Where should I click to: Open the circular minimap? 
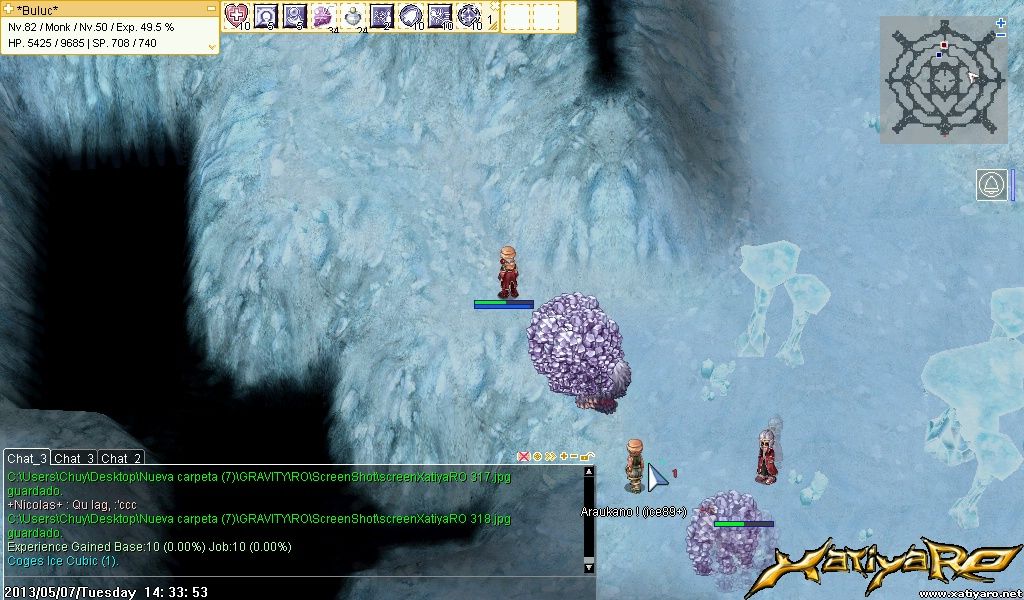pyautogui.click(x=943, y=78)
